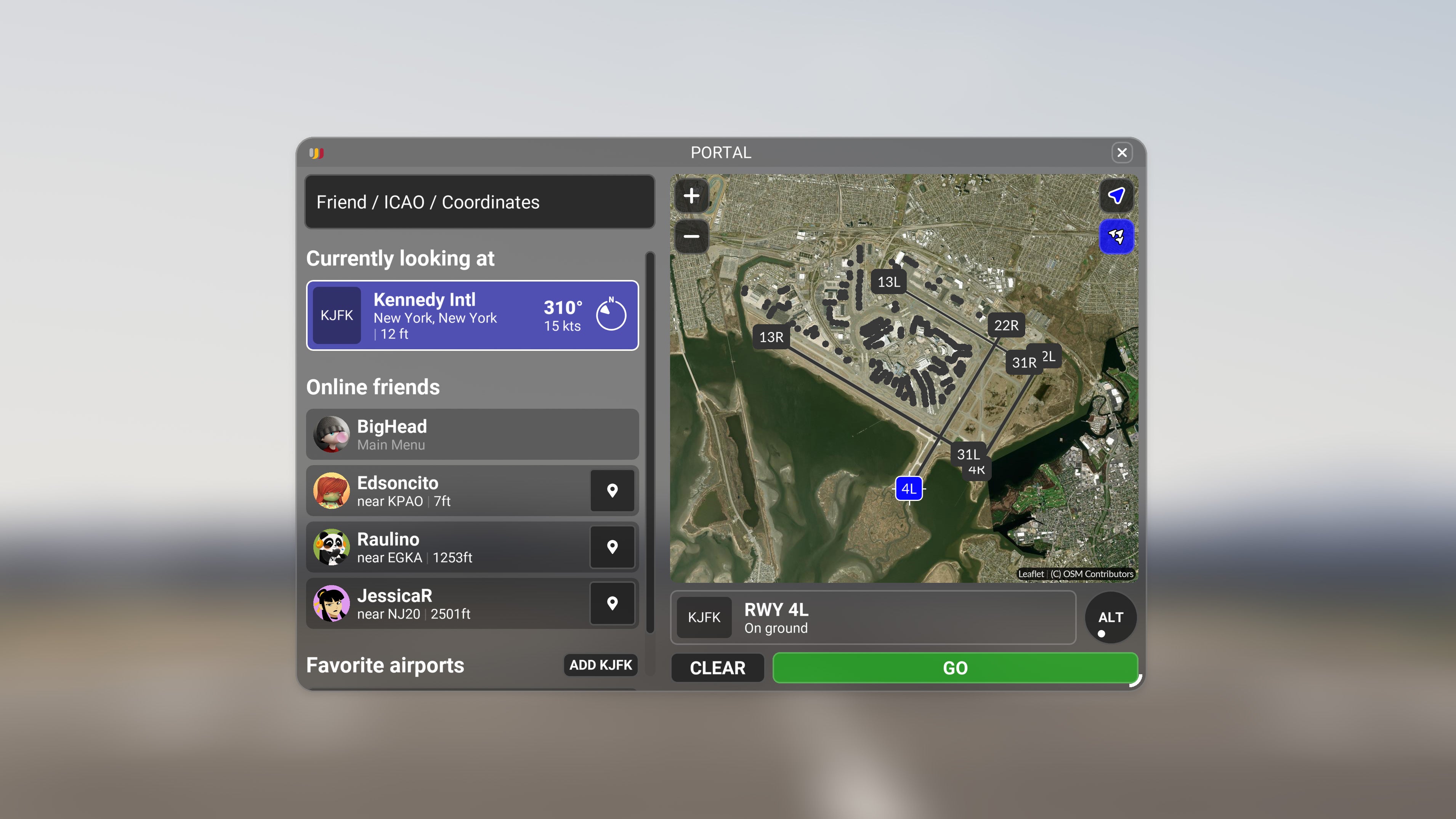Screen dimensions: 1456x819
Task: Choose runway 13L marker on the map
Action: click(888, 282)
